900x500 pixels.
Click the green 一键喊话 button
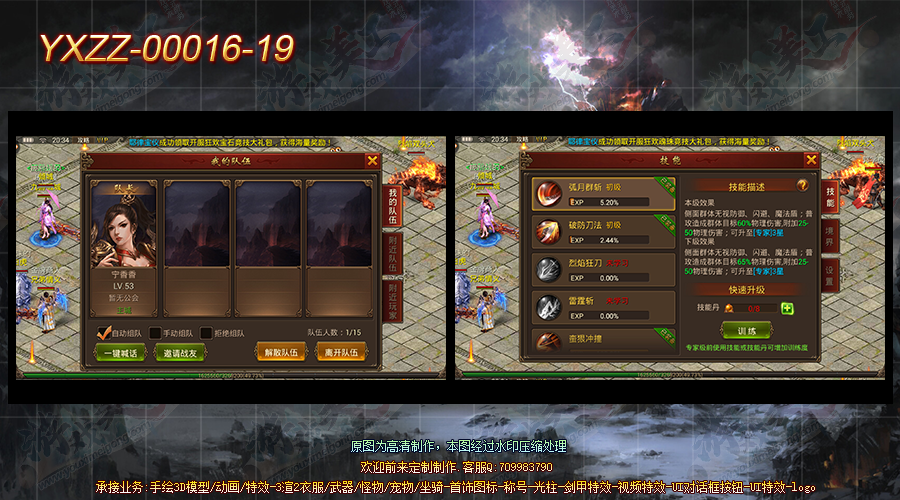pos(119,352)
